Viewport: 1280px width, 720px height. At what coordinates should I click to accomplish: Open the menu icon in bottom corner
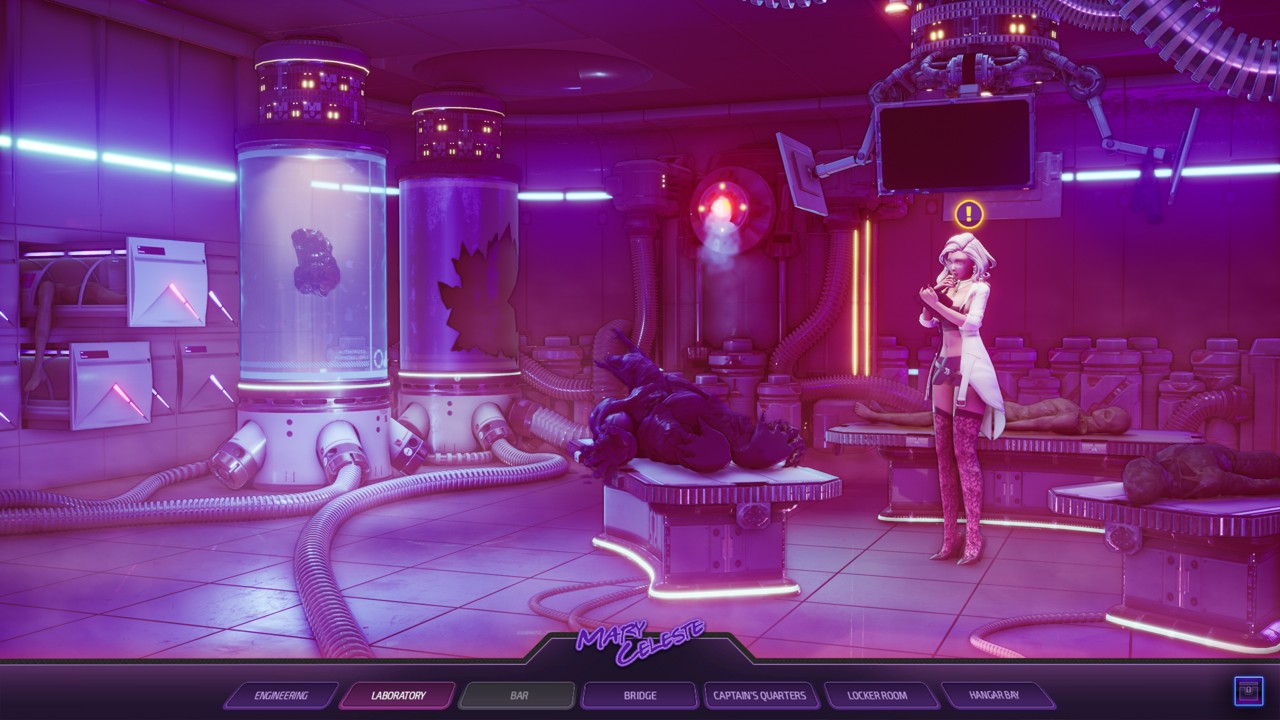1248,691
